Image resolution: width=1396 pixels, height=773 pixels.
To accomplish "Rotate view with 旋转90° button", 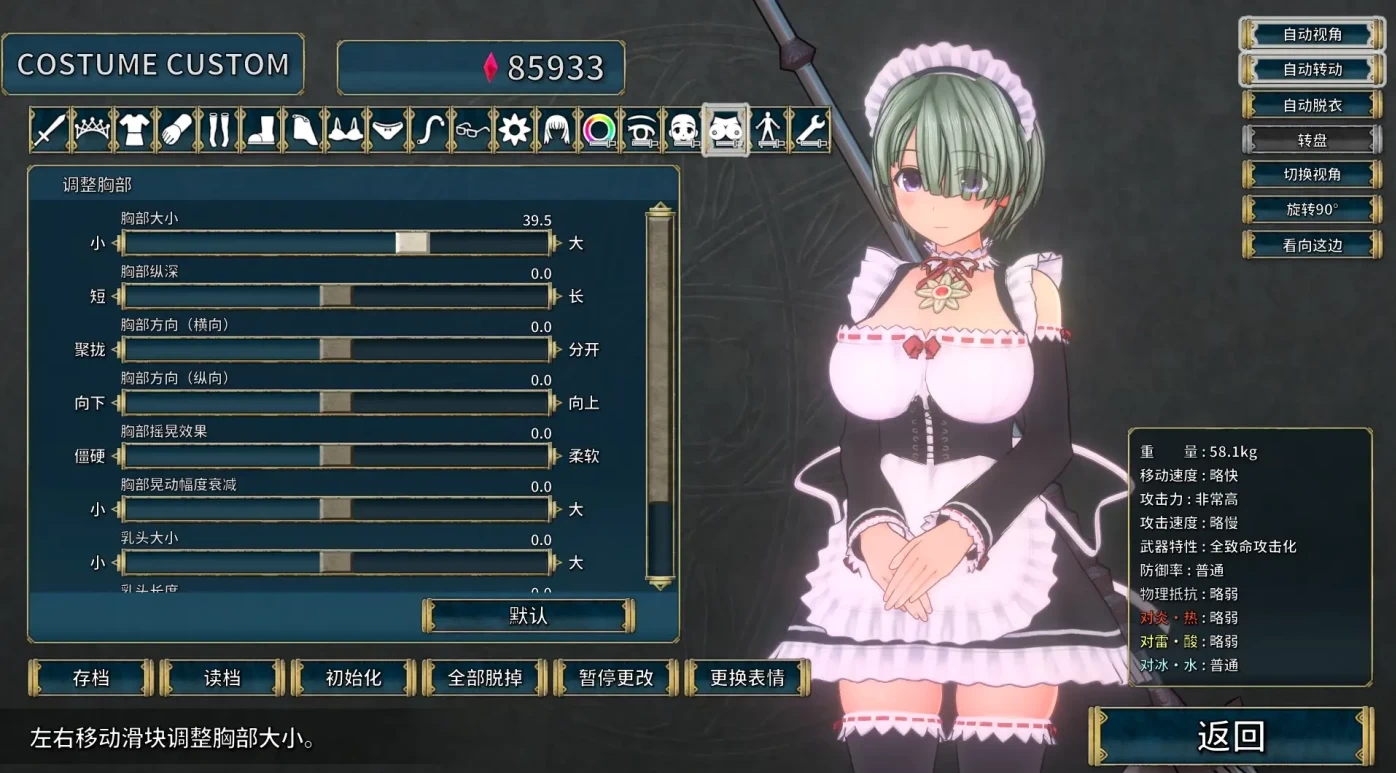I will click(1312, 210).
